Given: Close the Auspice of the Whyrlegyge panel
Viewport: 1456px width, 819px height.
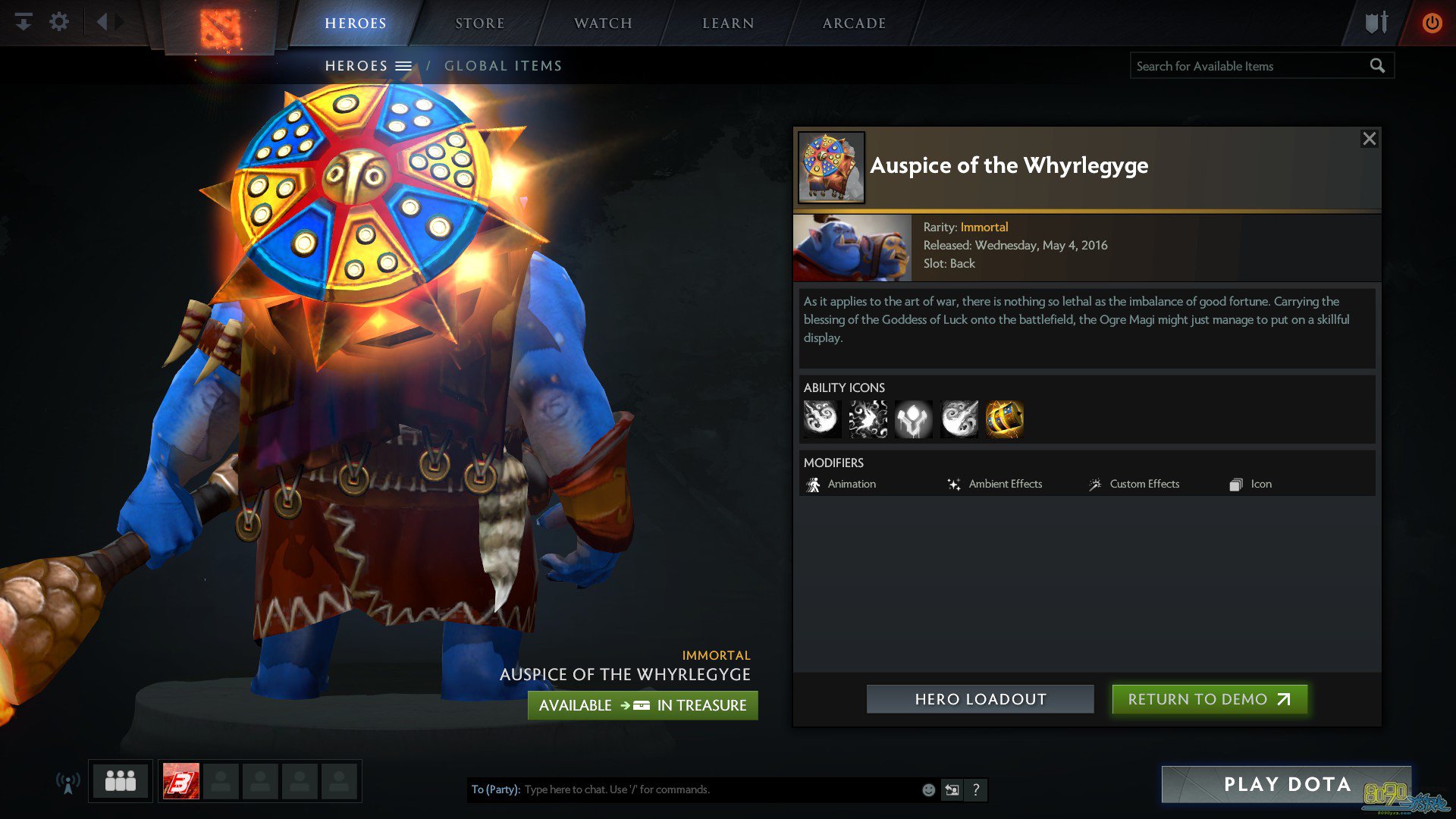Looking at the screenshot, I should click(1369, 139).
